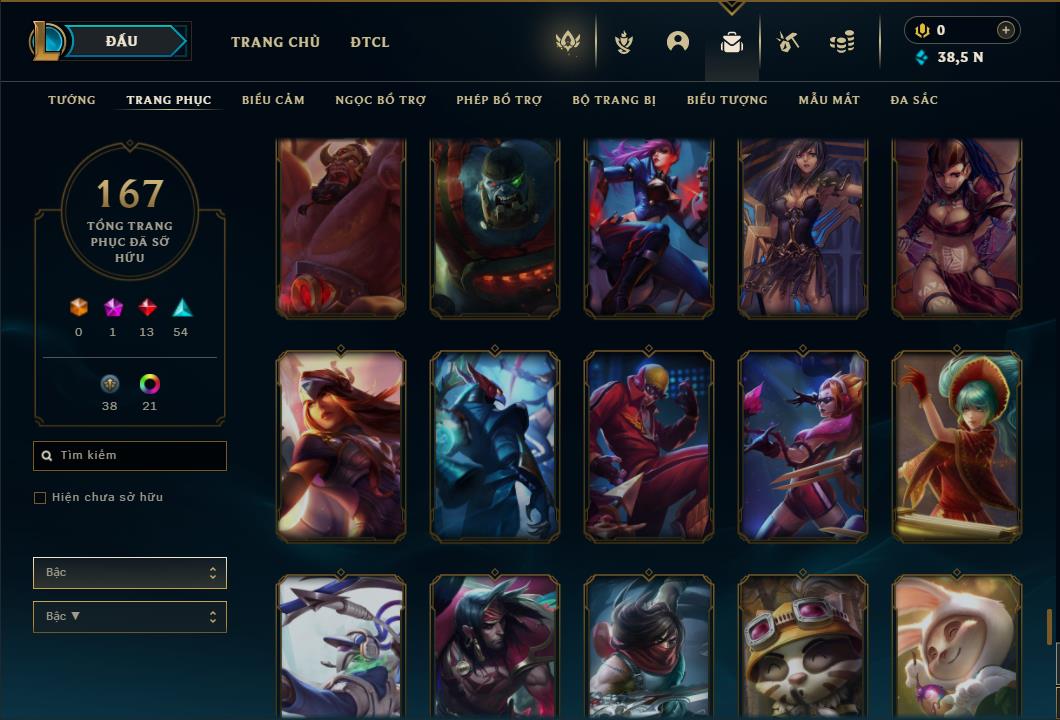This screenshot has height=720, width=1060.
Task: Open the ĐTCL menu entry
Action: [x=370, y=42]
